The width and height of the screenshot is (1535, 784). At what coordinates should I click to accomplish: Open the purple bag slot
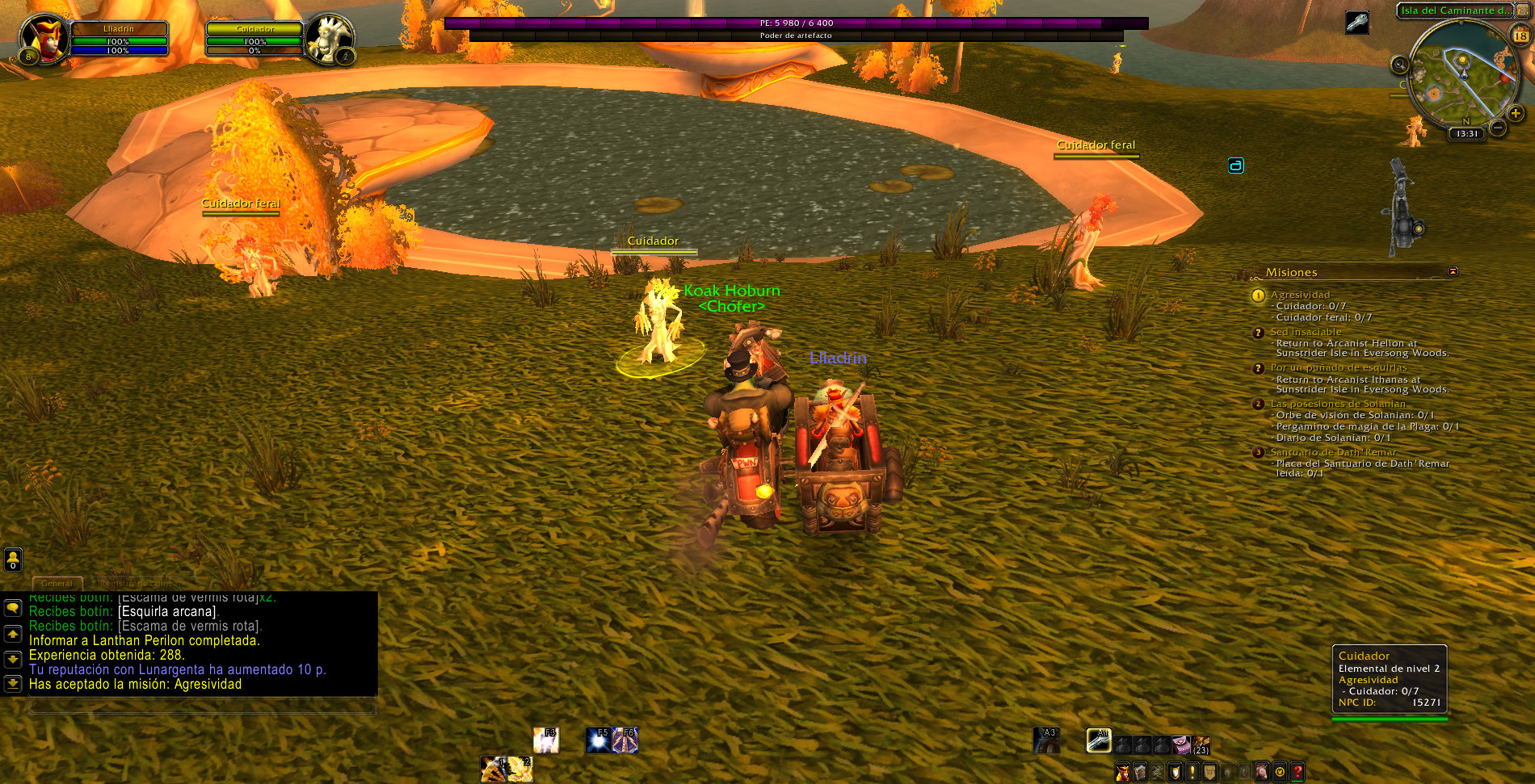coord(1180,744)
